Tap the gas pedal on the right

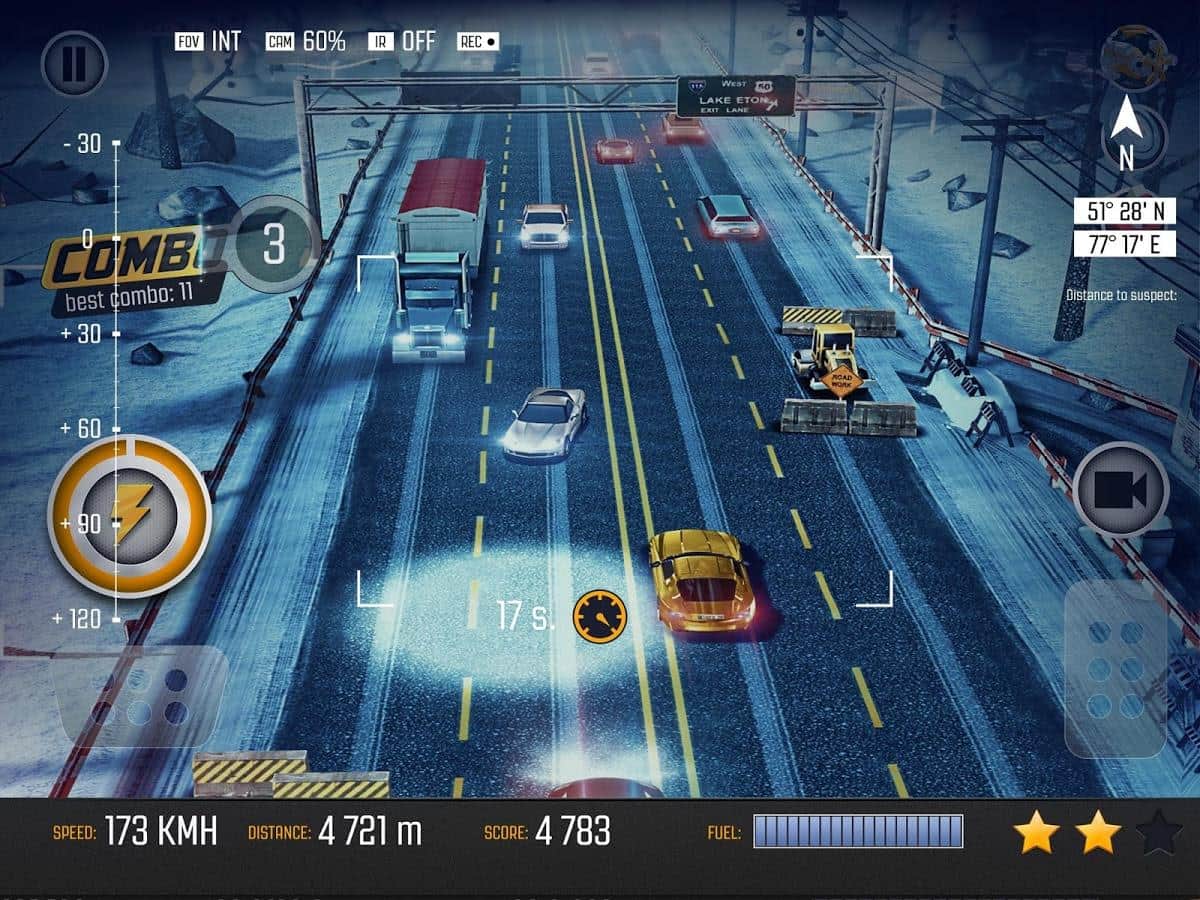pyautogui.click(x=1116, y=668)
